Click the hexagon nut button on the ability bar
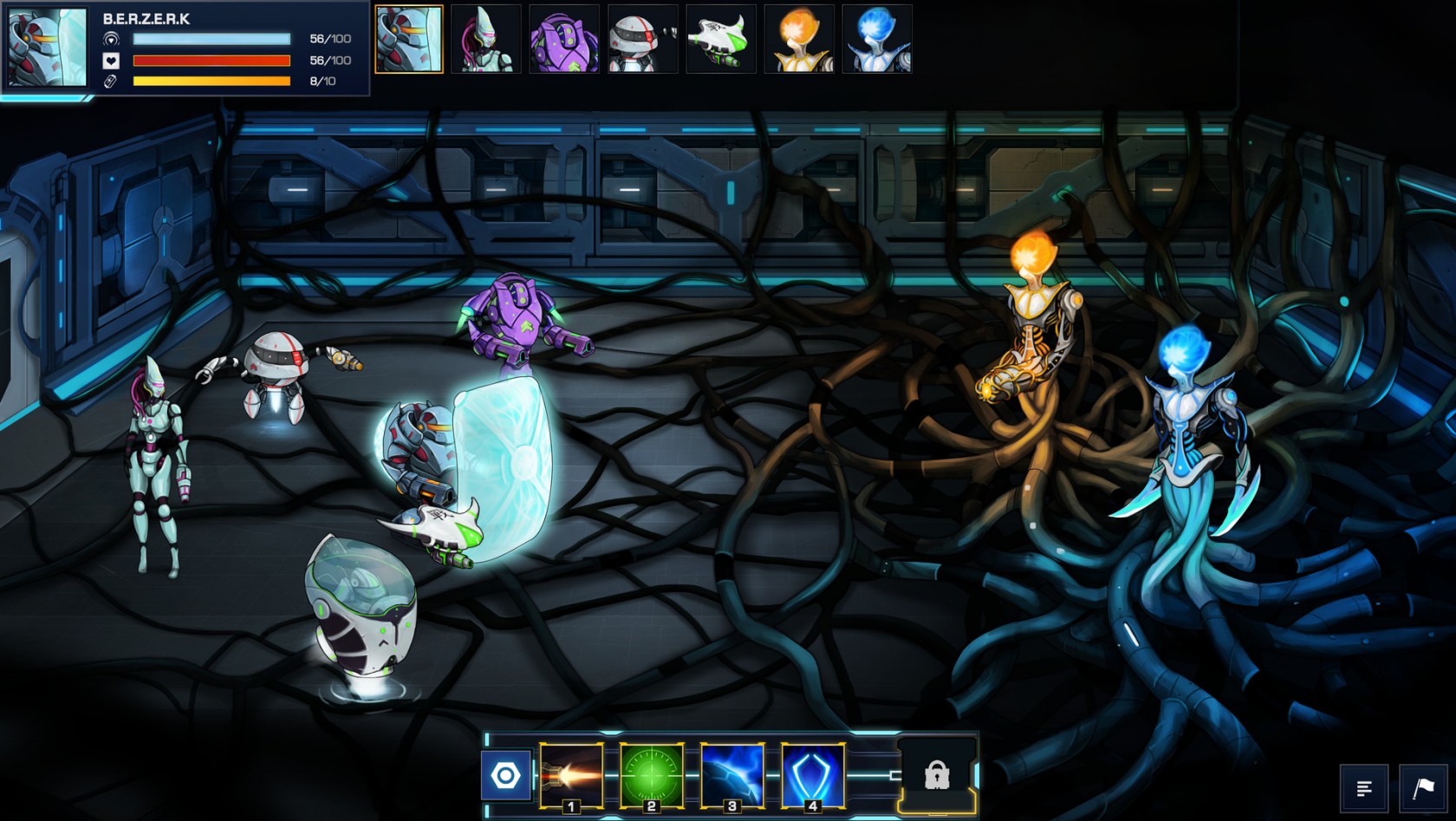 (x=506, y=775)
